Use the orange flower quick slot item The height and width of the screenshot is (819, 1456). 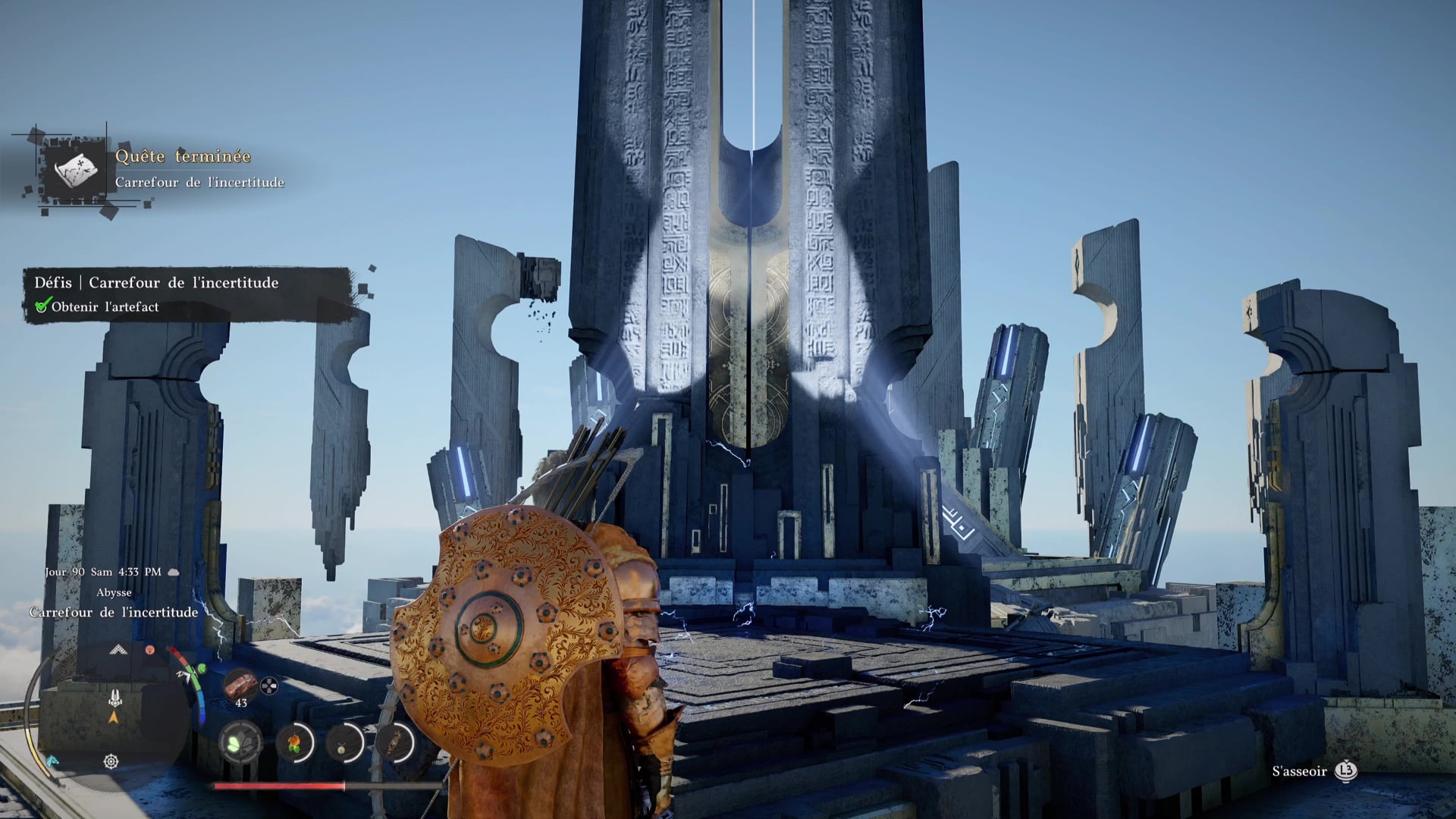click(294, 742)
